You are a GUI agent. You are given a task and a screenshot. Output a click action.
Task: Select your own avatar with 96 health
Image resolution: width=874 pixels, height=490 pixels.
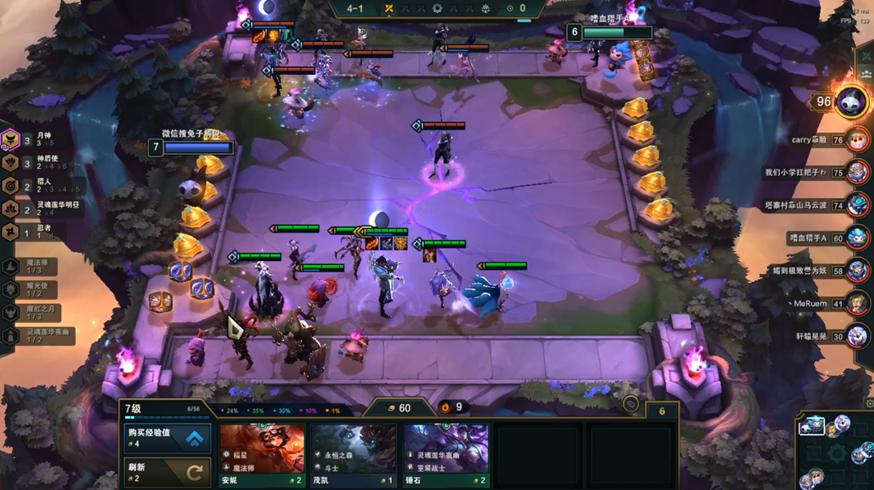(850, 100)
